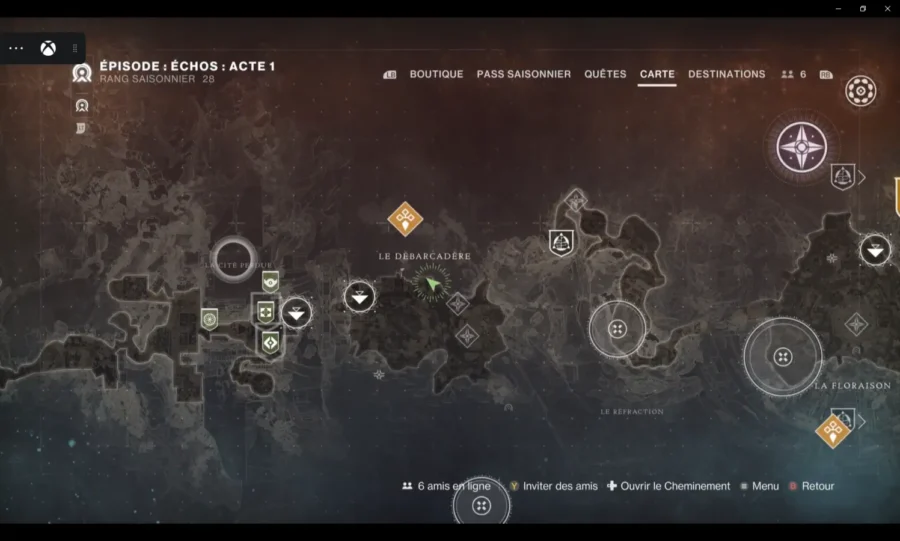Select the empty ring marker near La Cité Perdue
The image size is (900, 541).
(x=233, y=258)
